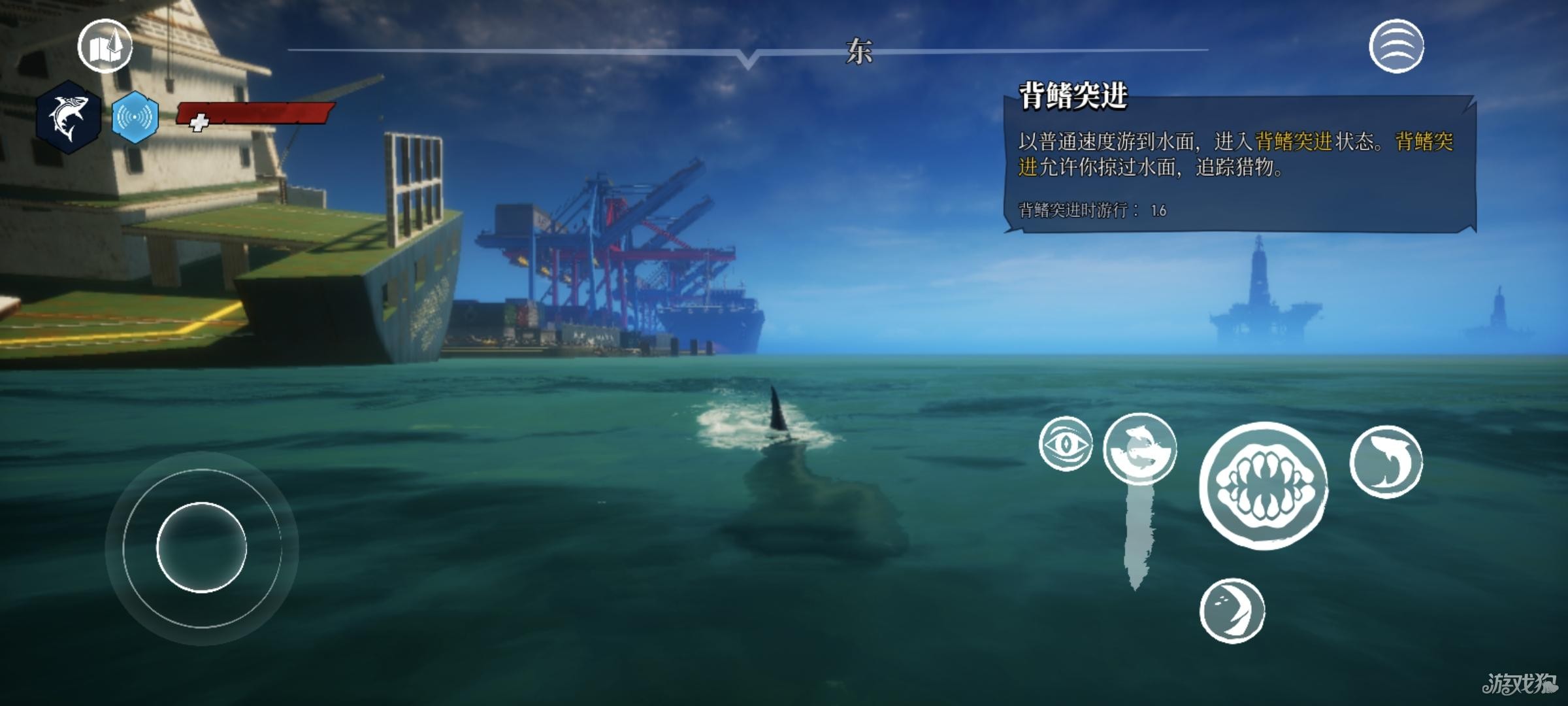This screenshot has height=706, width=1568.
Task: Open the map icon at top left
Action: point(105,44)
